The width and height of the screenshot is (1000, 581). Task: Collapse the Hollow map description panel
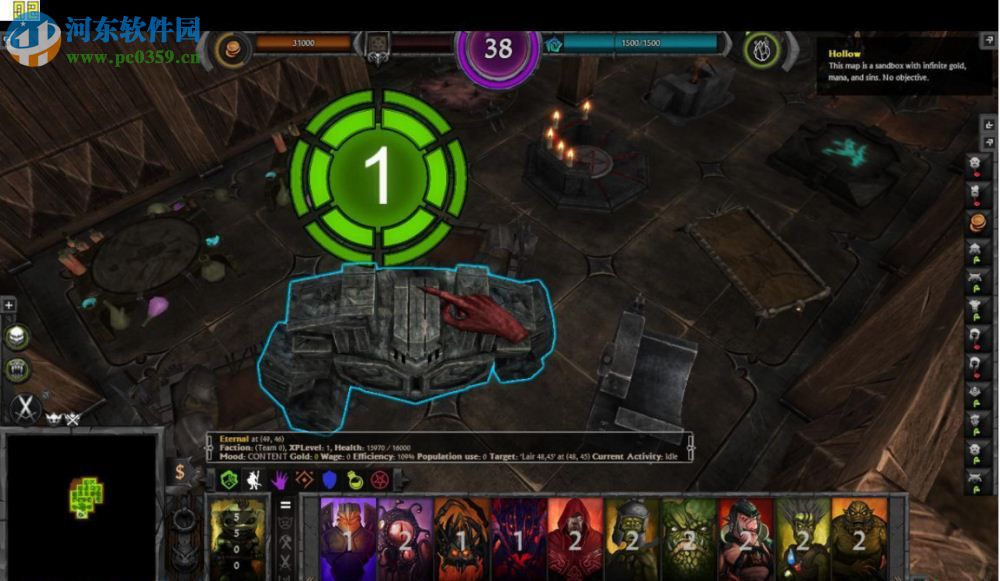tap(988, 42)
